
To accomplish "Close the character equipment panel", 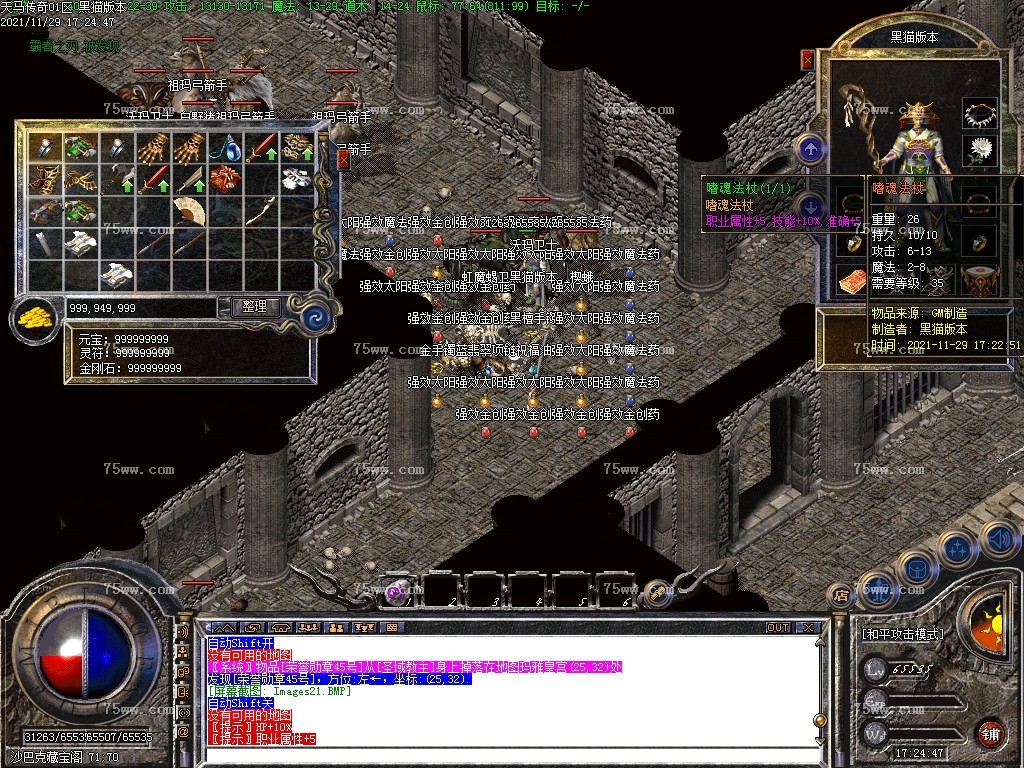I will click(x=807, y=60).
